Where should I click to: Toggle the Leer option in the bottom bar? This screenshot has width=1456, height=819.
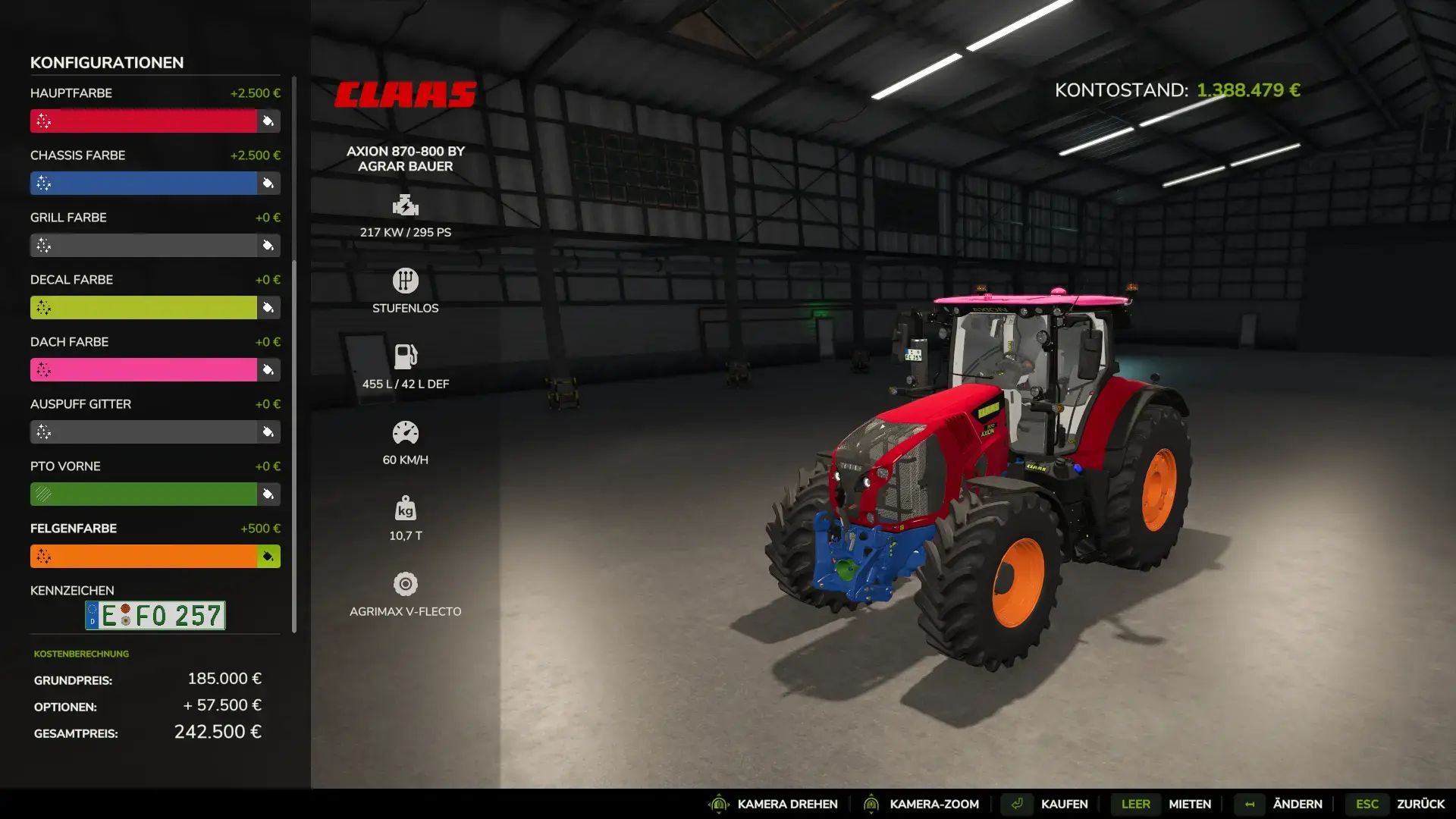1134,804
